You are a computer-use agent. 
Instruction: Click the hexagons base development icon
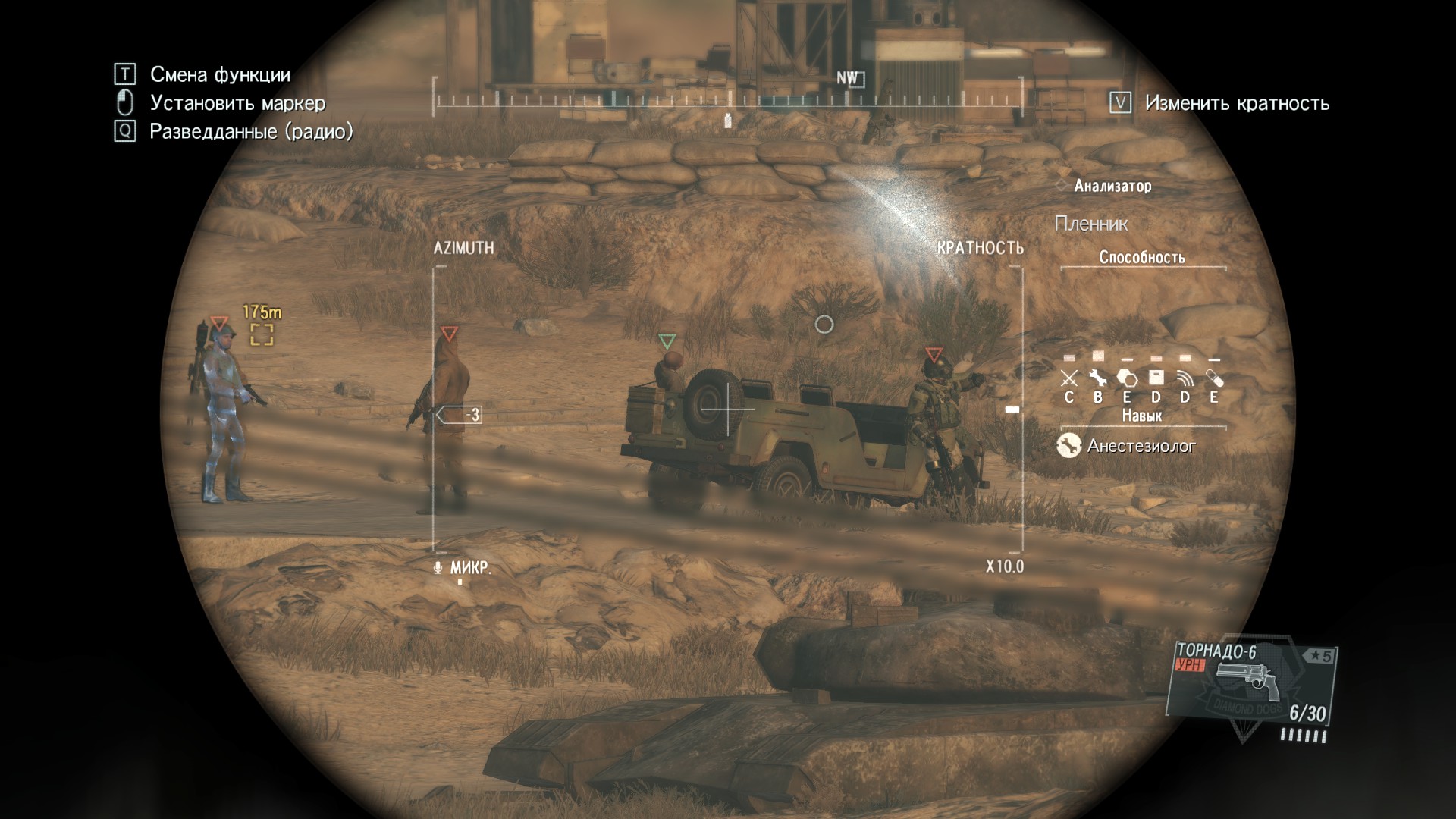[1127, 378]
